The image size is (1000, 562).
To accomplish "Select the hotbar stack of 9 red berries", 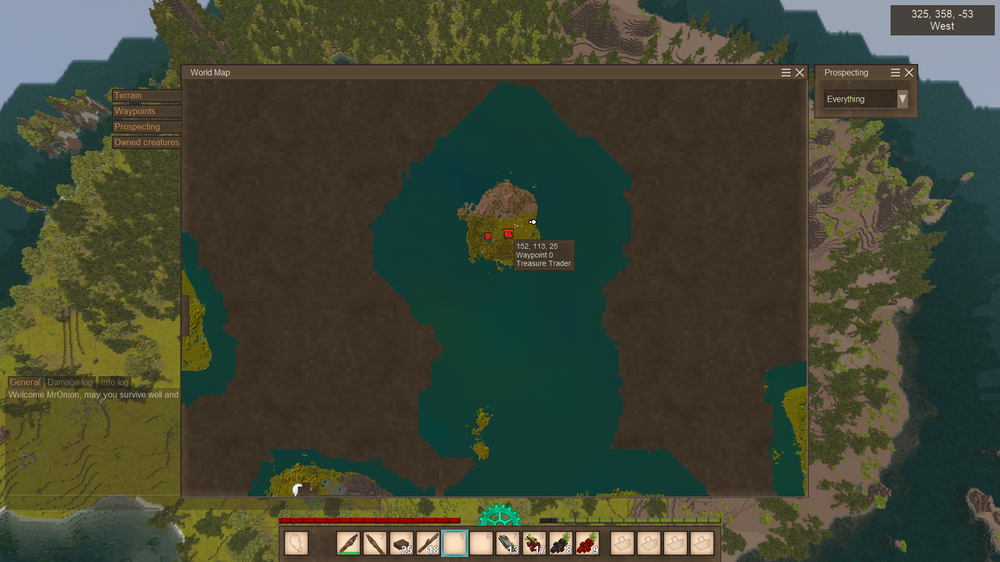I will (x=587, y=543).
